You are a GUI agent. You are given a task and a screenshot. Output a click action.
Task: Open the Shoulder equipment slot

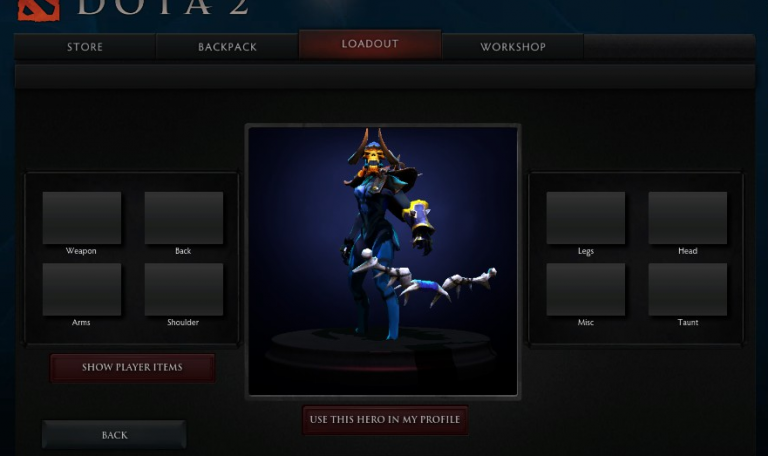(183, 290)
